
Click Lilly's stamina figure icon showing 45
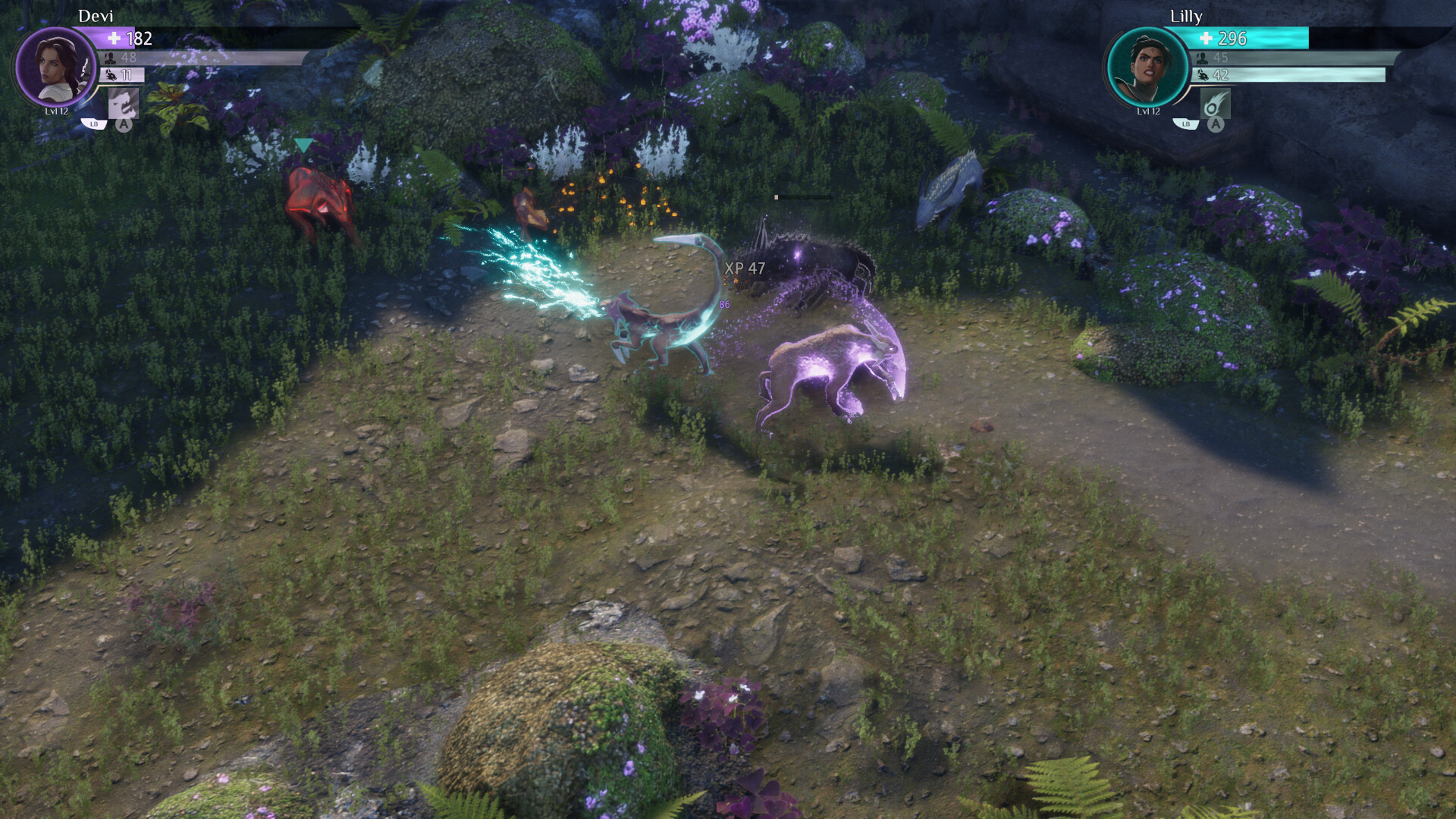click(x=1200, y=58)
